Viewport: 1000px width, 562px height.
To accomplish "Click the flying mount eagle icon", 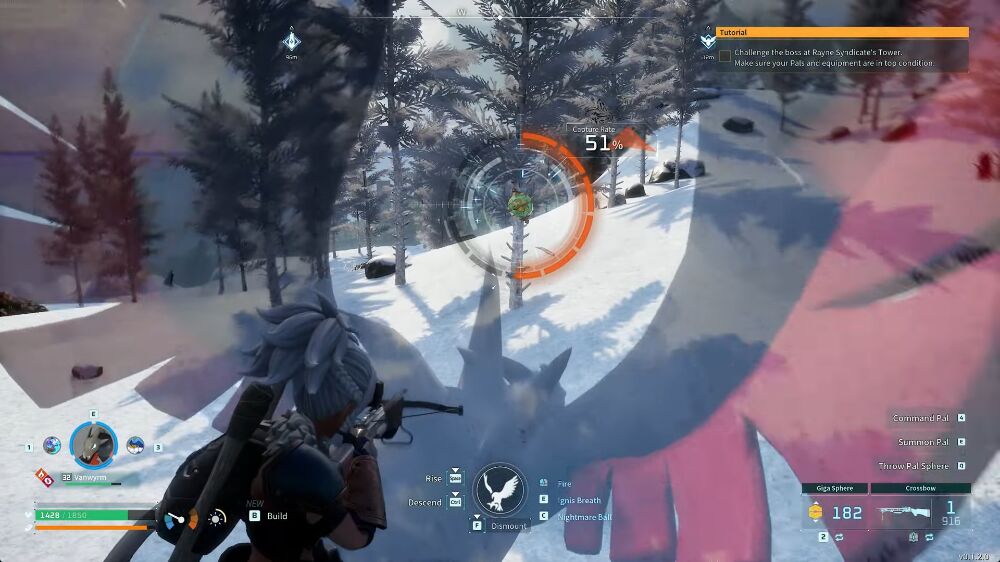I will [x=499, y=490].
